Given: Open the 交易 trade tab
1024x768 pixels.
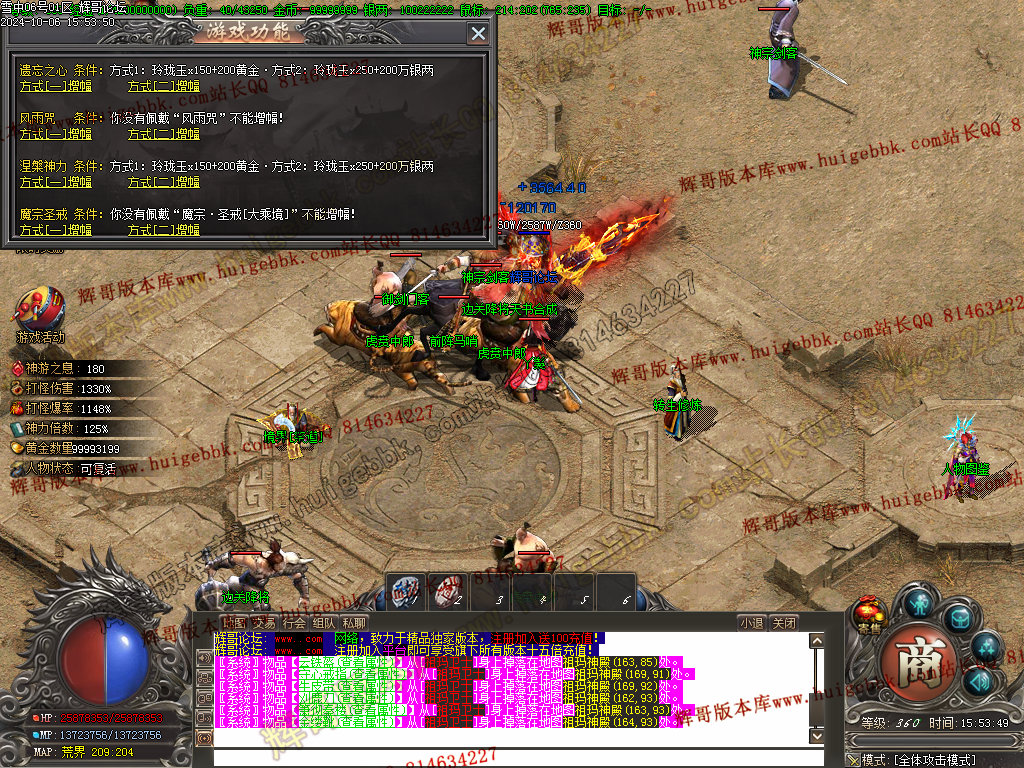Looking at the screenshot, I should point(263,622).
